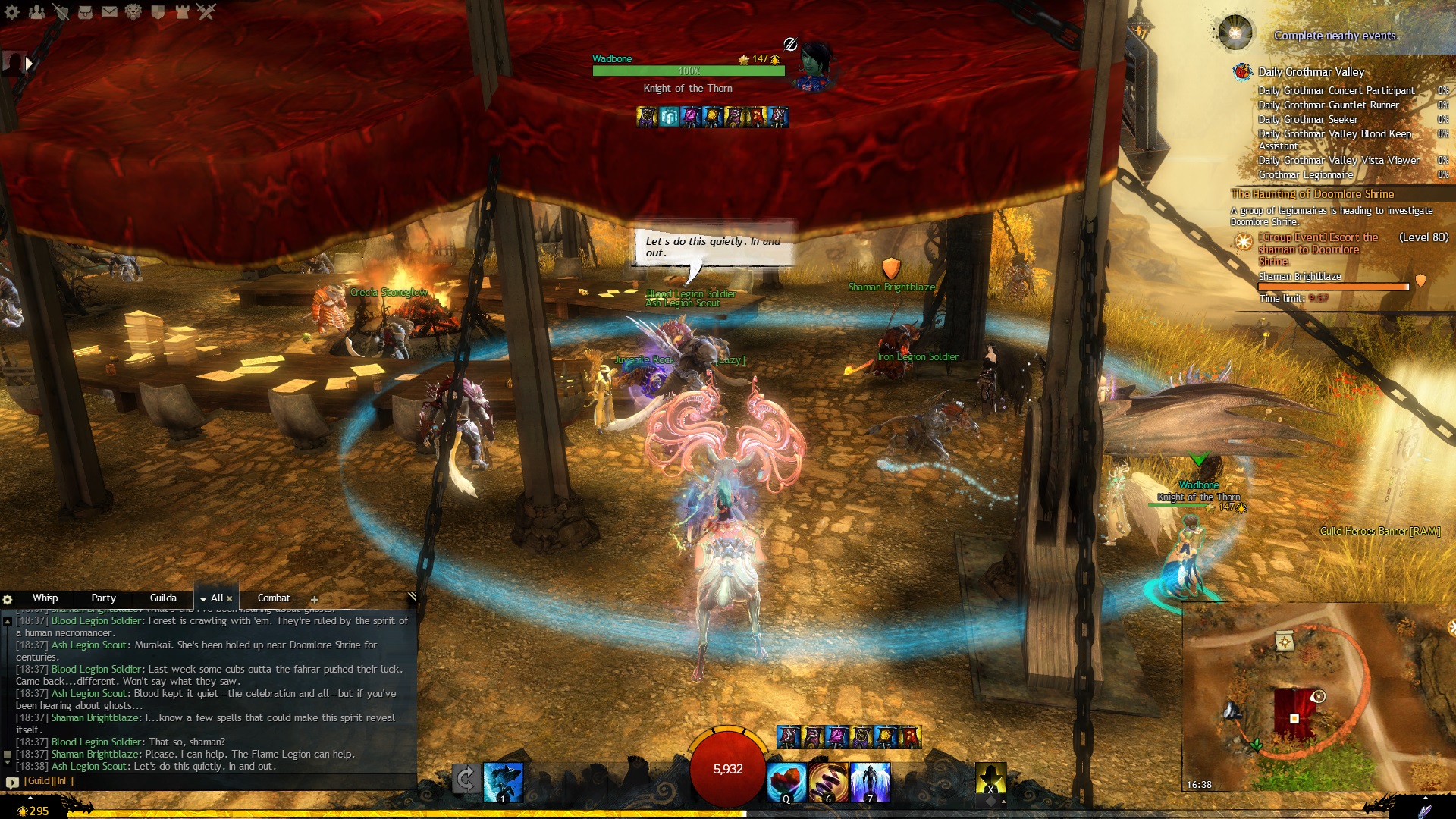
Task: Switch to the Party chat tab
Action: point(103,598)
